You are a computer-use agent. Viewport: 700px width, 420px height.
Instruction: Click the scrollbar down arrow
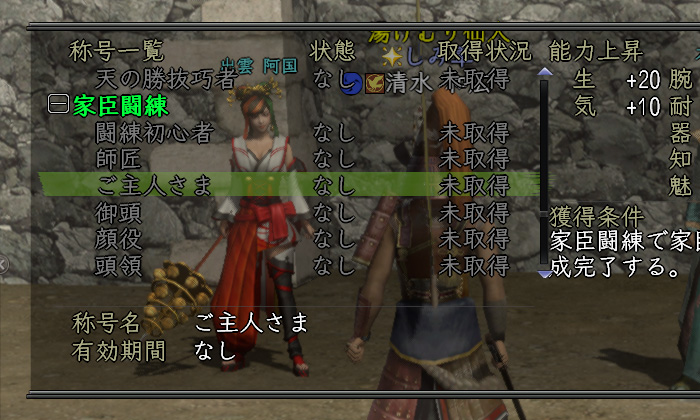point(544,272)
